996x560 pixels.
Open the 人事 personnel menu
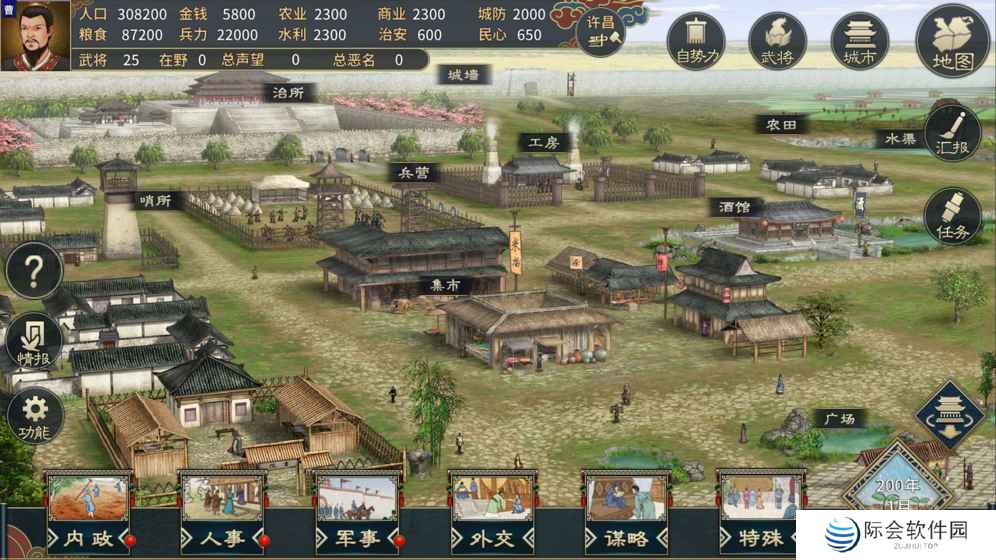(x=222, y=512)
